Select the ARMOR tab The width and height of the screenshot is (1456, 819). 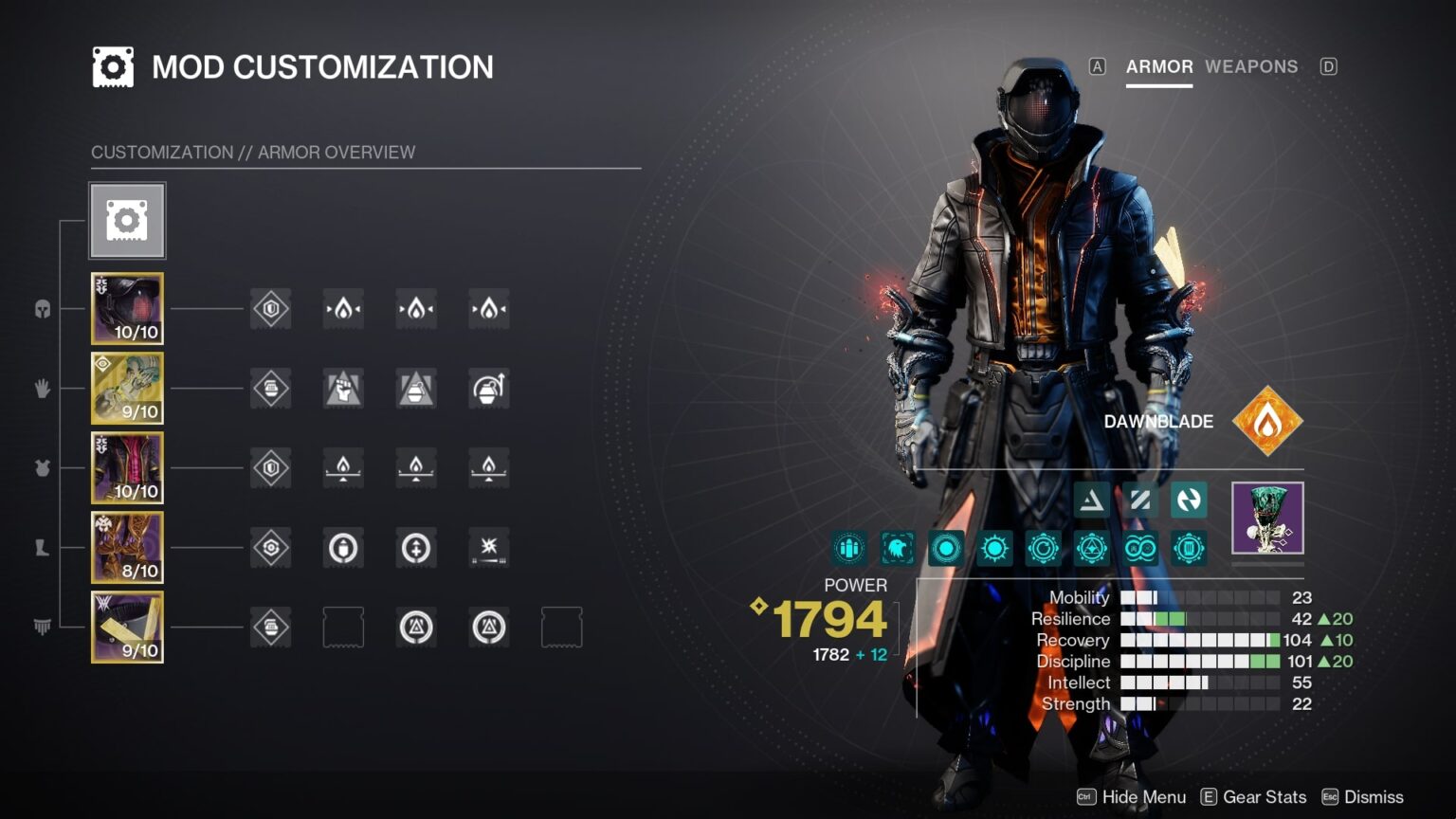[x=1158, y=66]
